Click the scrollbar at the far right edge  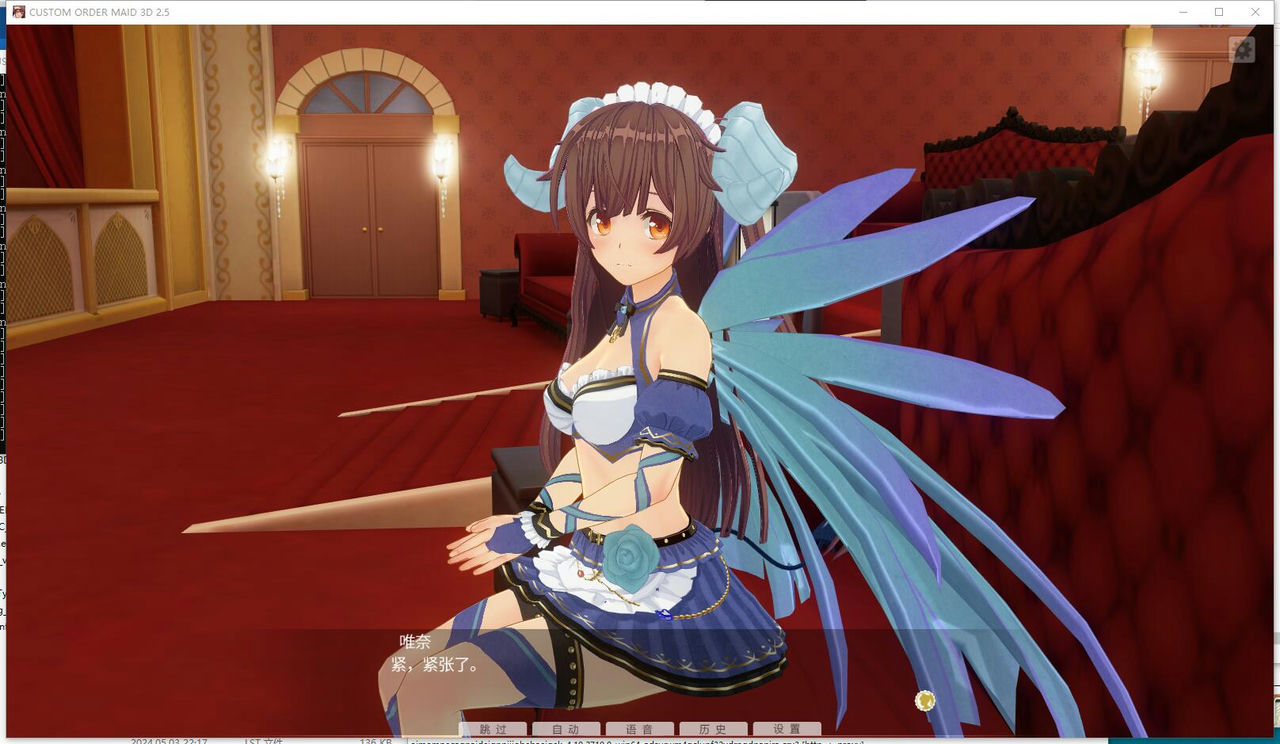click(1276, 400)
